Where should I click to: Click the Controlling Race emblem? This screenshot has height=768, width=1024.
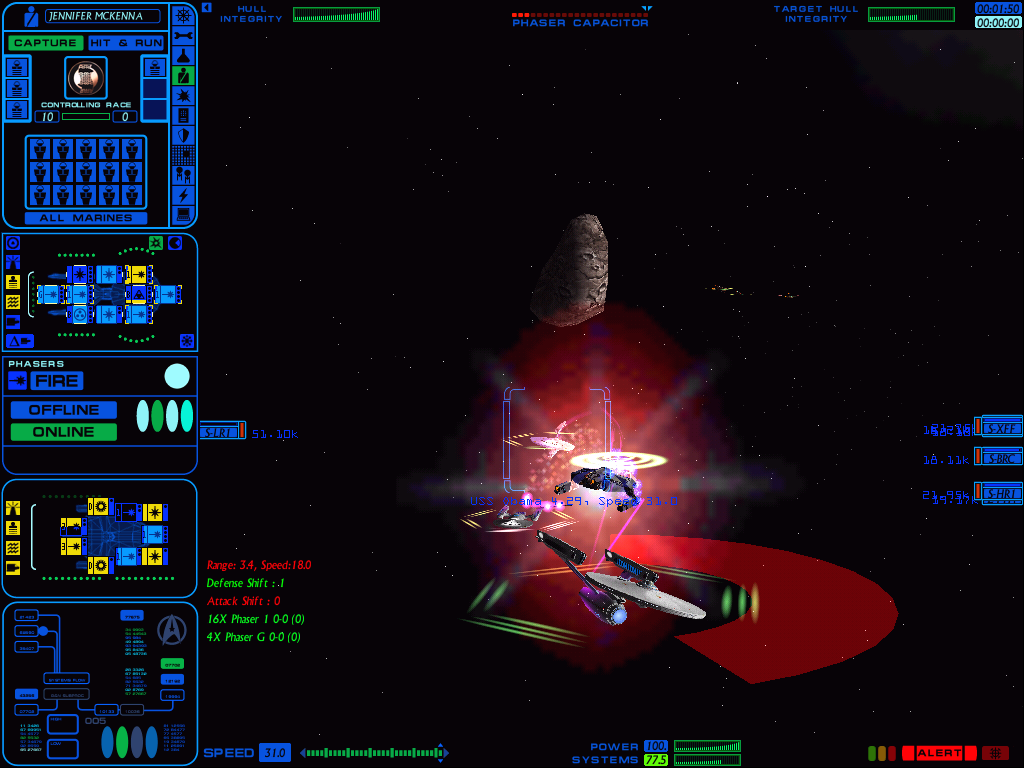(x=86, y=77)
